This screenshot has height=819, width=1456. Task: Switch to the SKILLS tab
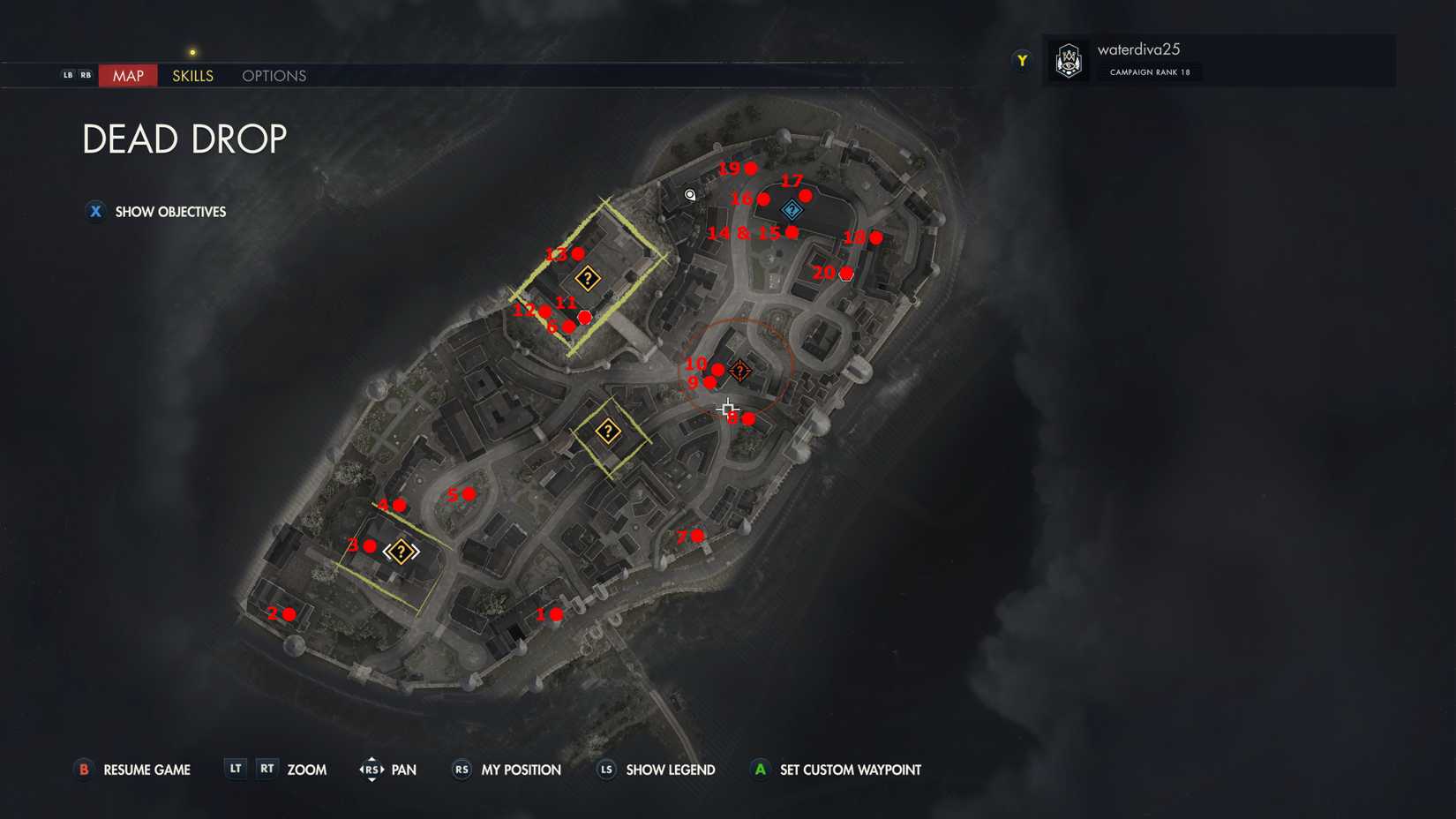click(191, 76)
